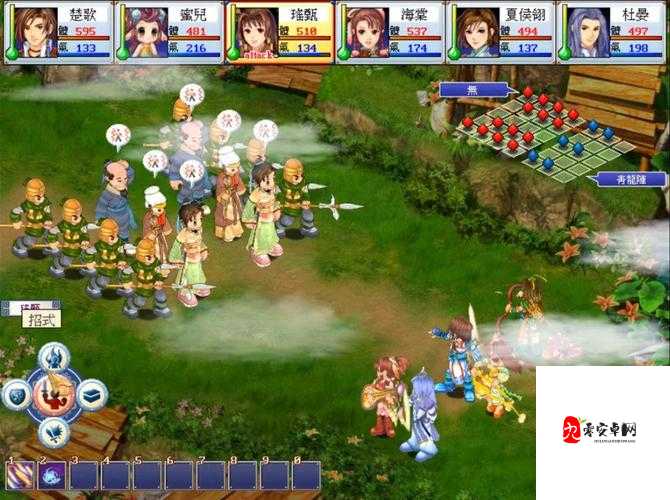Select 楚歌's character portrait panel
The image size is (670, 500).
click(57, 32)
